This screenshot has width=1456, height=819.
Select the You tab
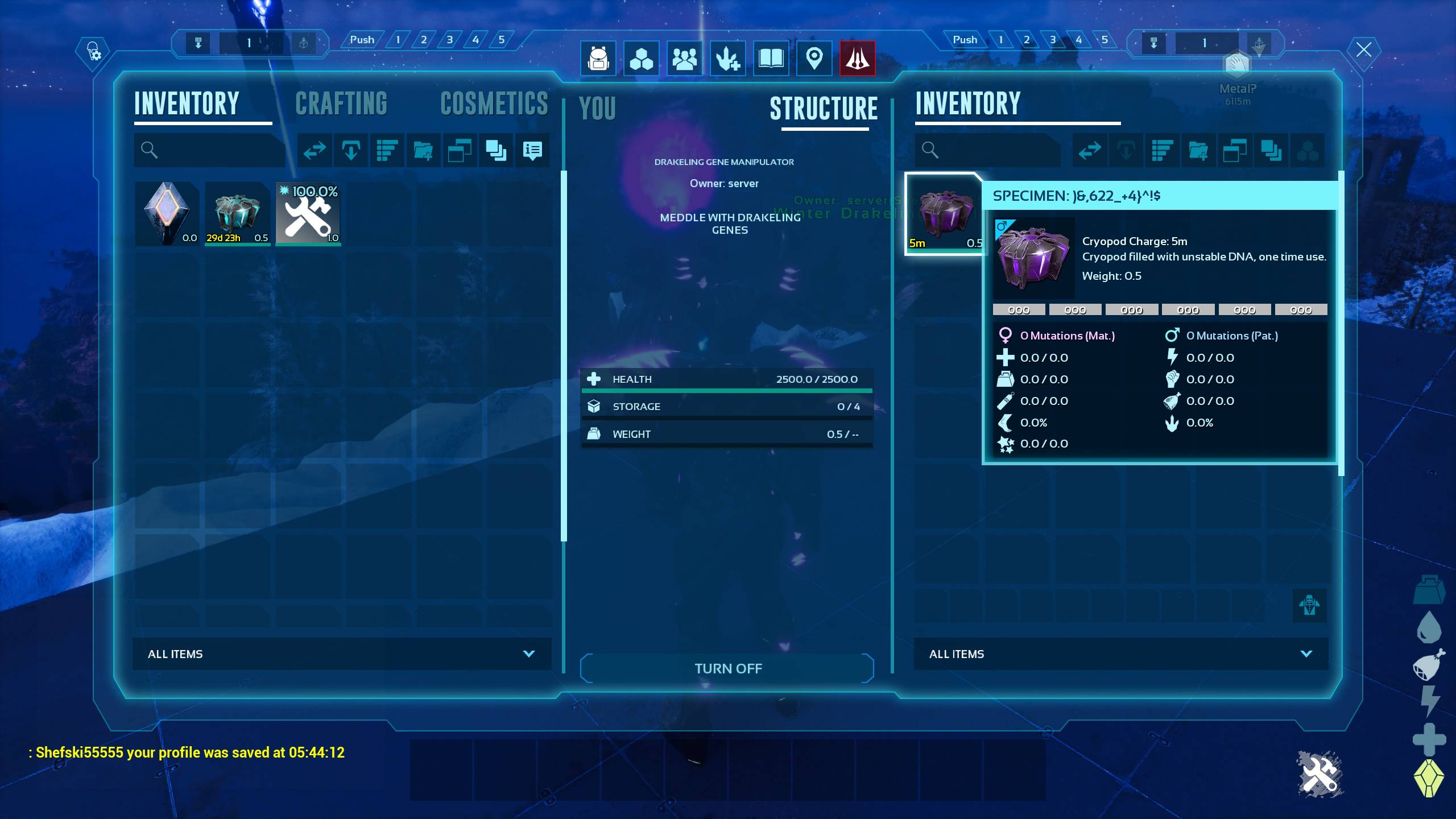click(x=597, y=108)
